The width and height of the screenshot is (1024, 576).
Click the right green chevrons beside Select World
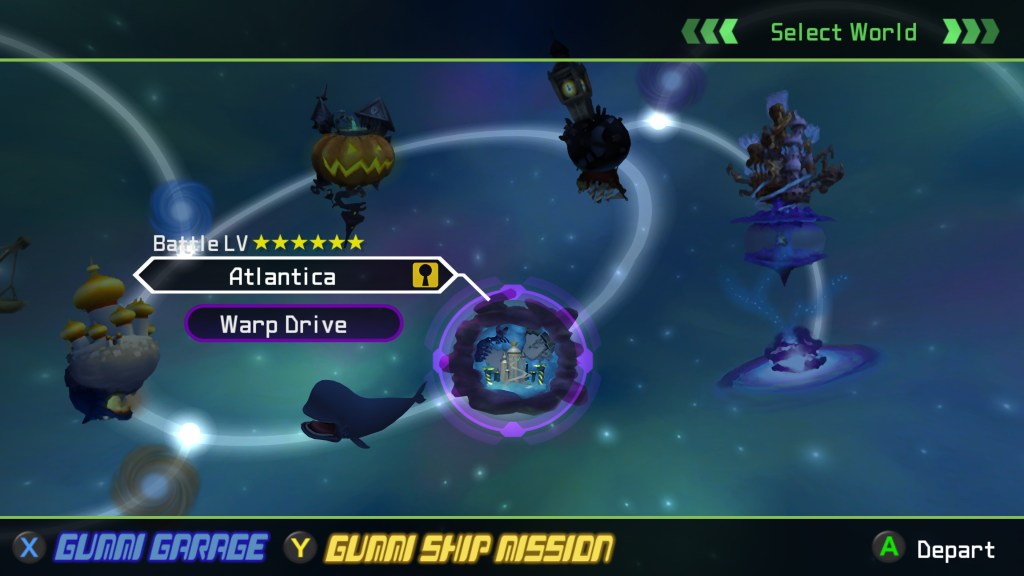971,32
